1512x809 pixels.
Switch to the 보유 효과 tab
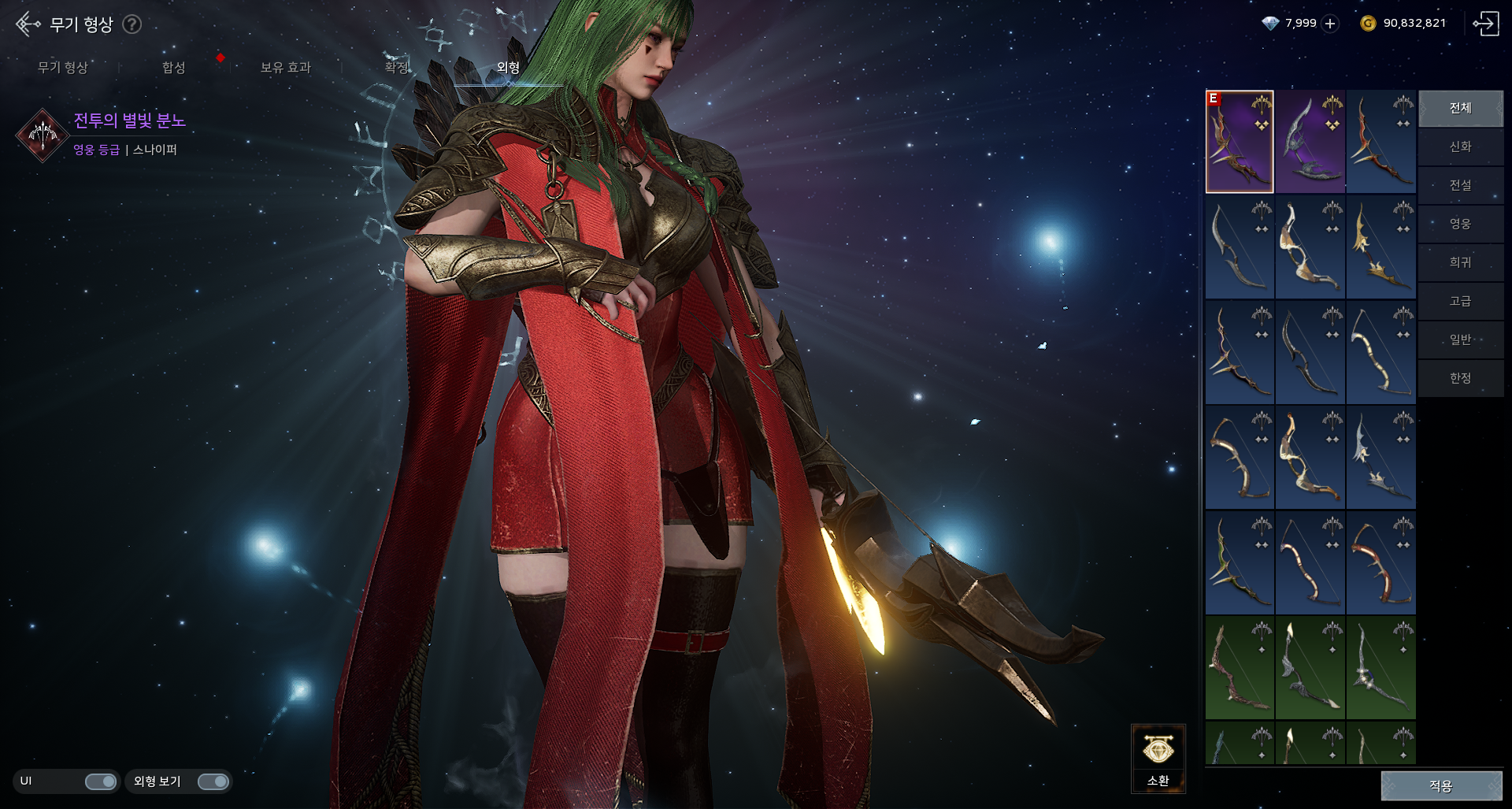point(285,68)
